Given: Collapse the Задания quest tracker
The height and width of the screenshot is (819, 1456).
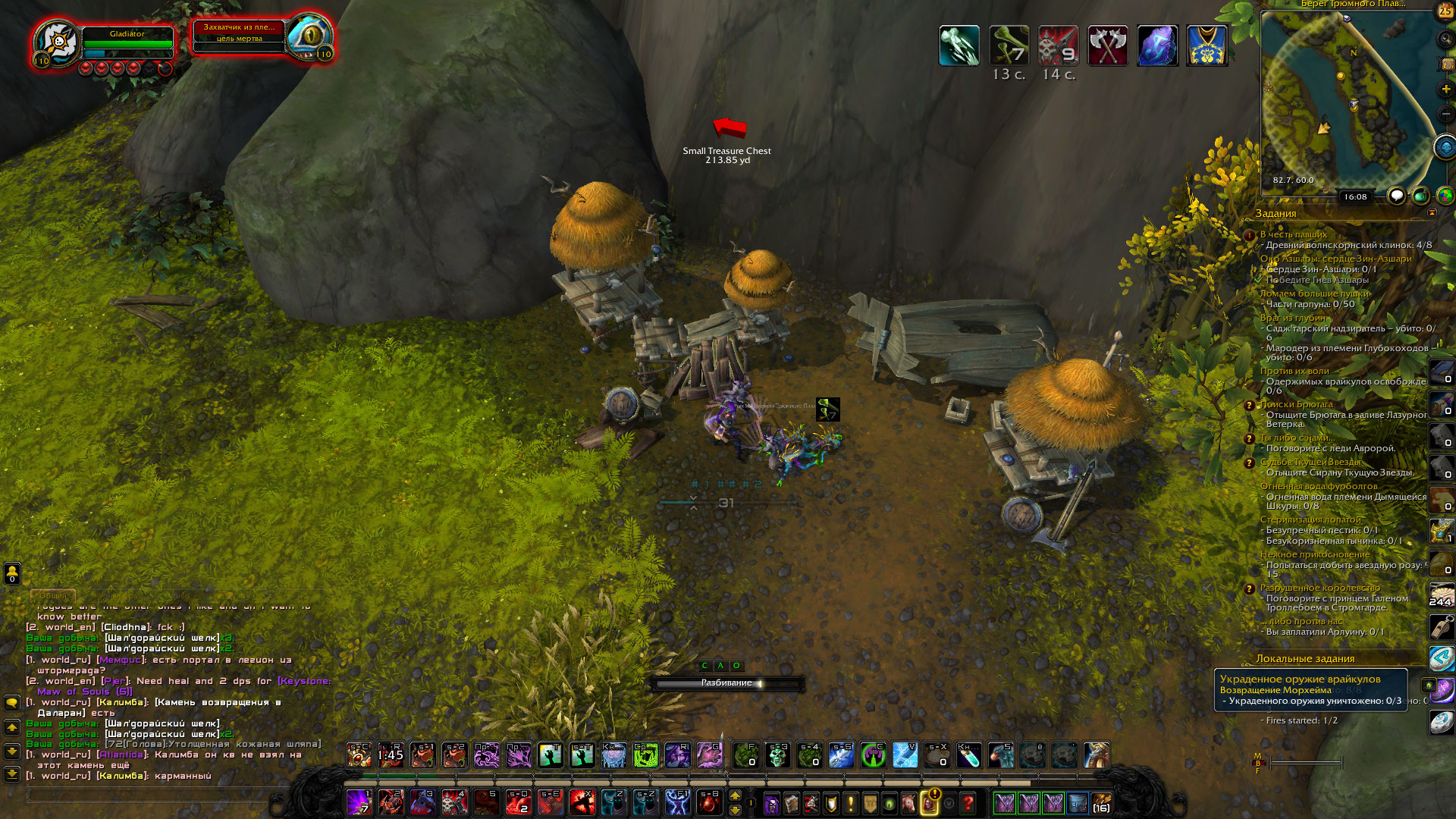Looking at the screenshot, I should [1432, 213].
